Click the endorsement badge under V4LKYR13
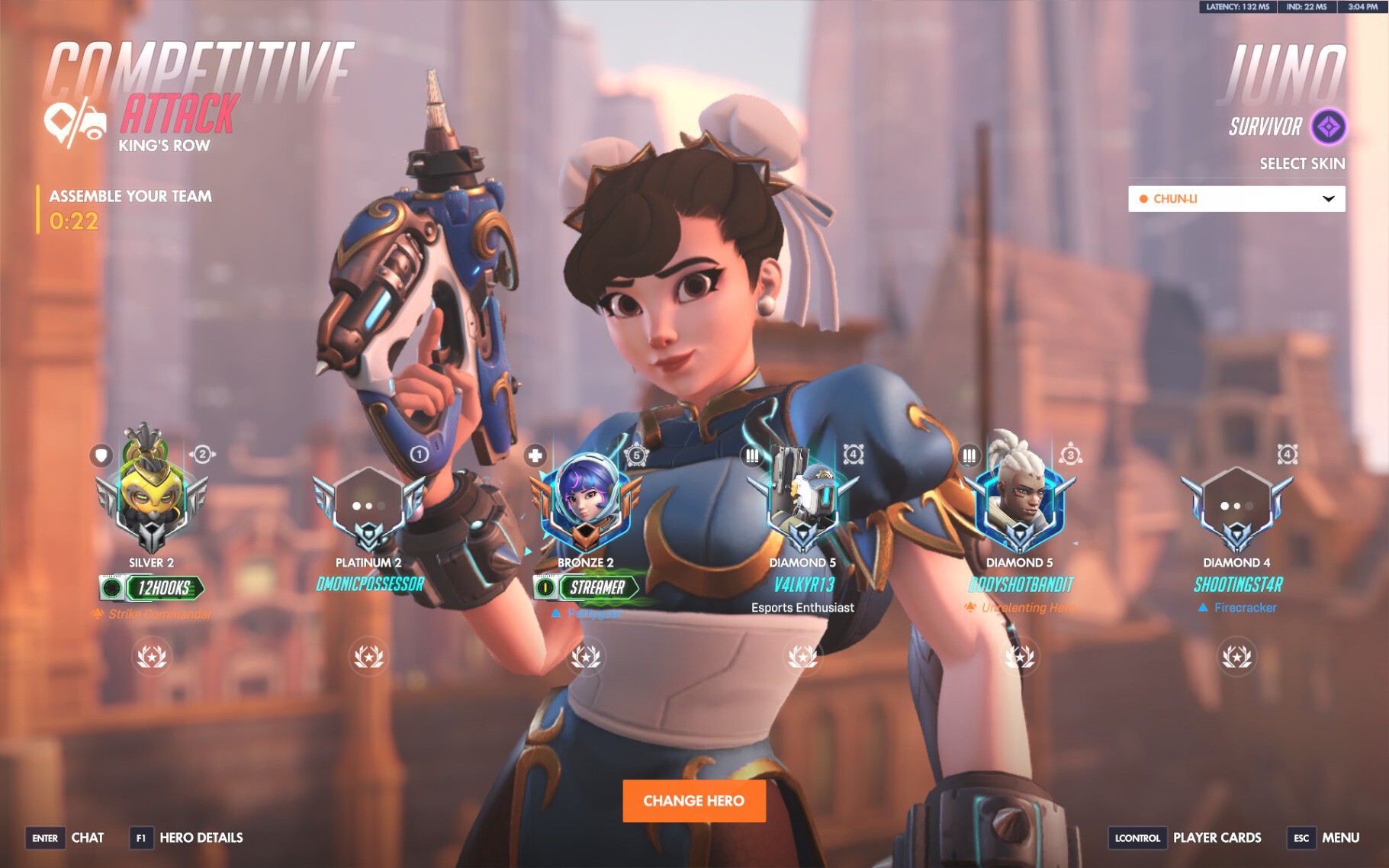Image resolution: width=1389 pixels, height=868 pixels. pos(802,656)
